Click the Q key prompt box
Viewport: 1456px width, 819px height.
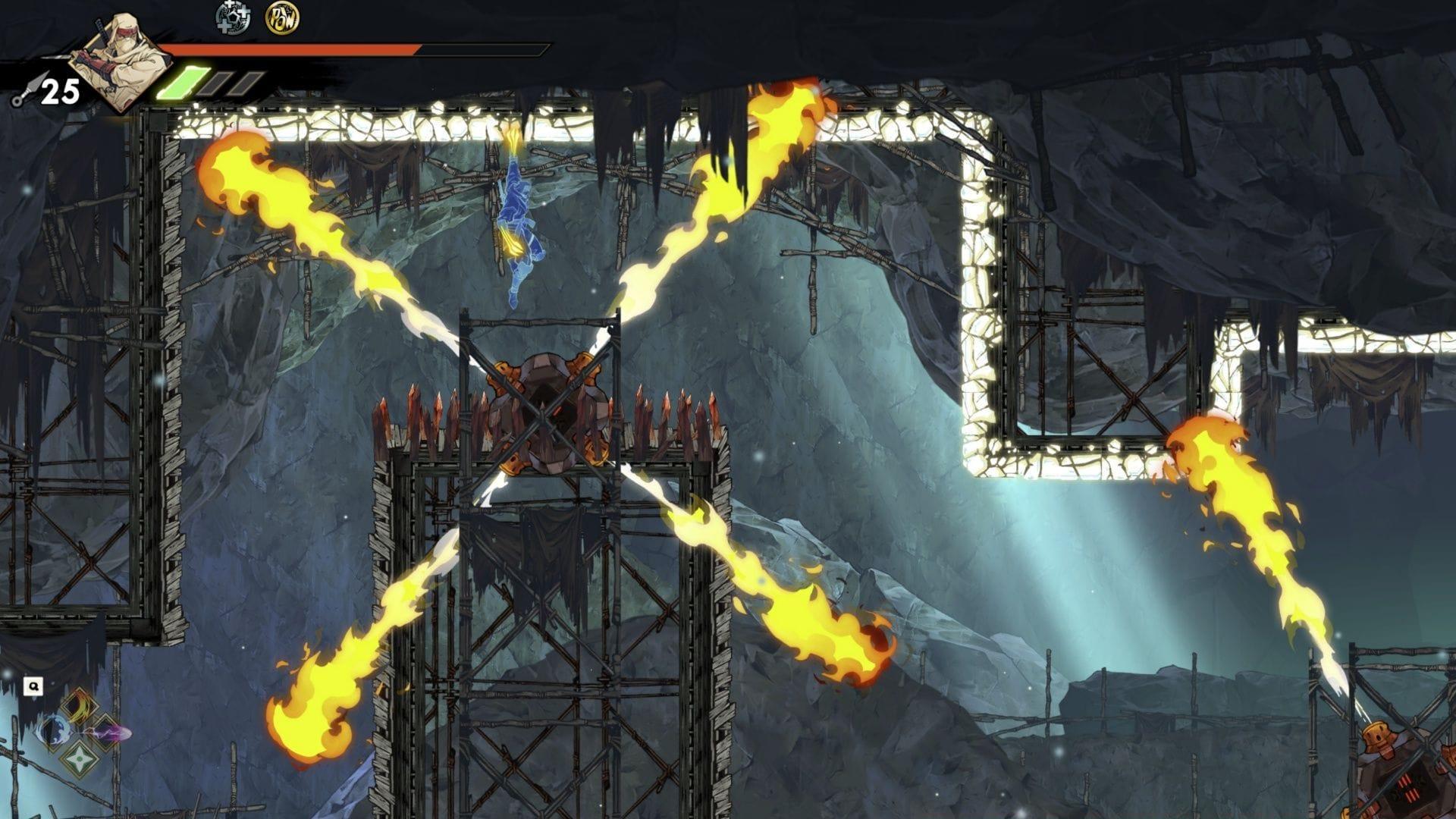(x=33, y=686)
